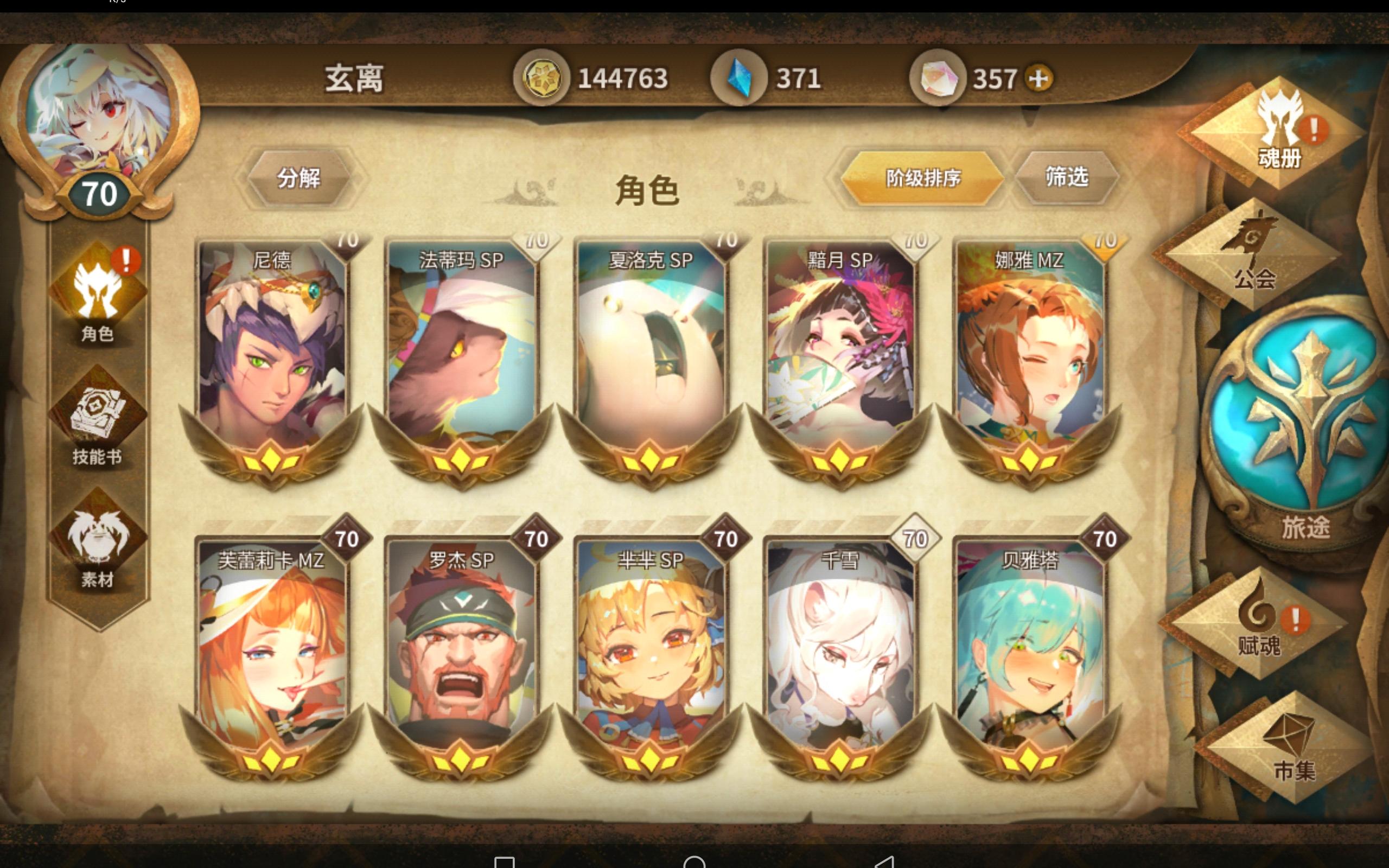Click the gold coin currency icon
This screenshot has width=1389, height=868.
pos(543,76)
